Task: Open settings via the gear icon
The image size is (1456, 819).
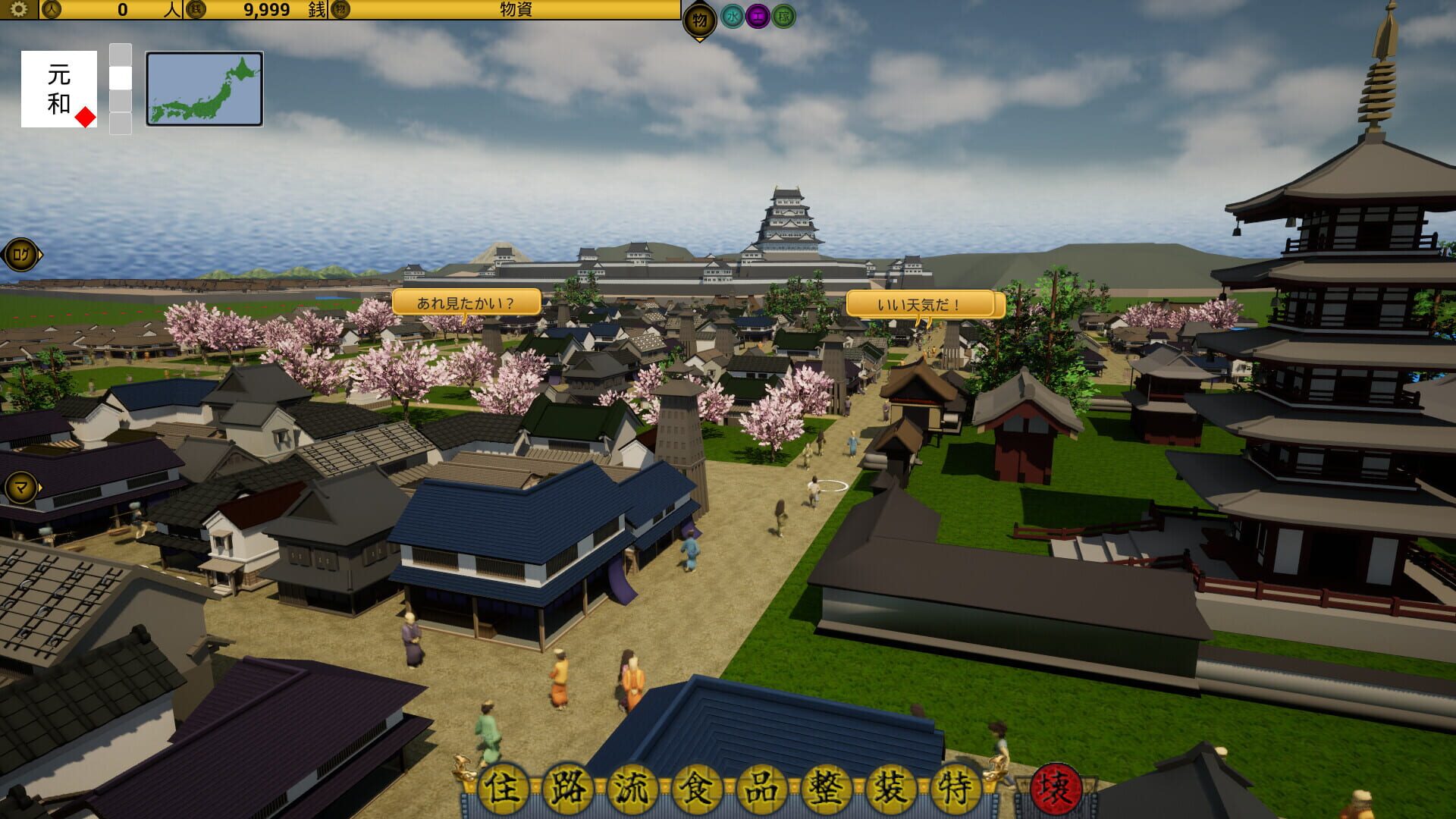Action: point(18,11)
